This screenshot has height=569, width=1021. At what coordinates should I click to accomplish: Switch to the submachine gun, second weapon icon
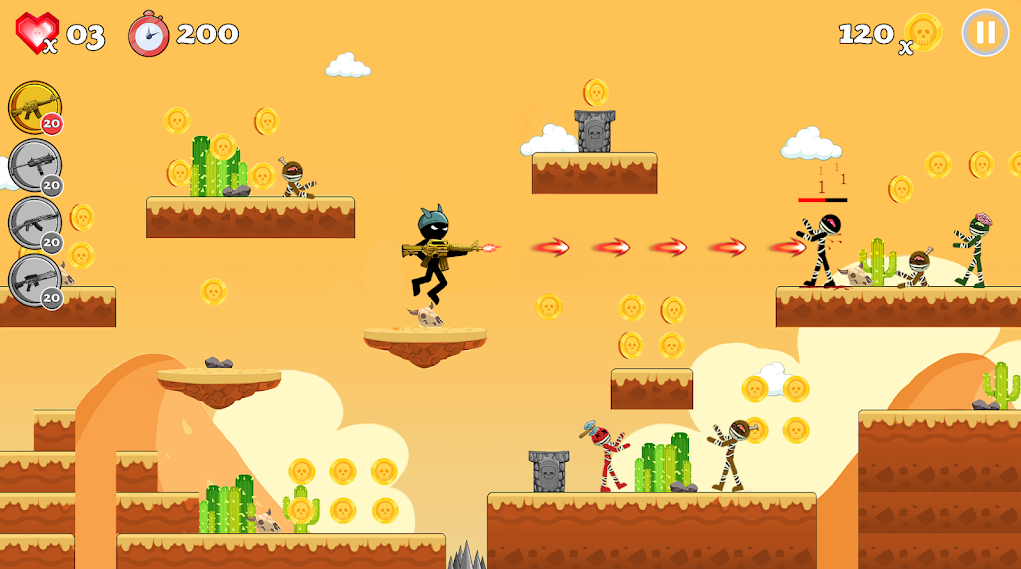(x=35, y=165)
